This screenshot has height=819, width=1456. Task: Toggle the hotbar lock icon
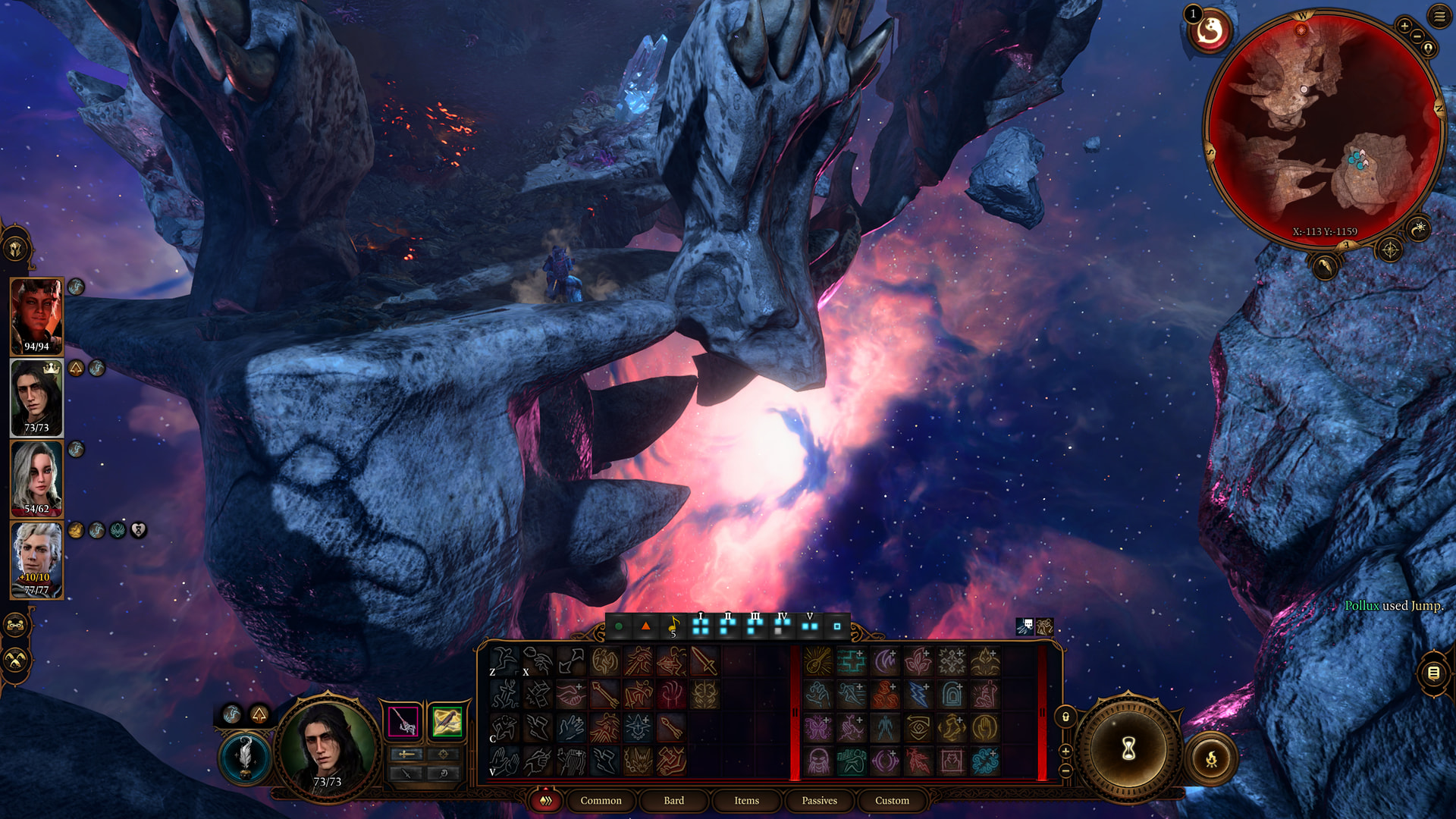click(x=1065, y=717)
